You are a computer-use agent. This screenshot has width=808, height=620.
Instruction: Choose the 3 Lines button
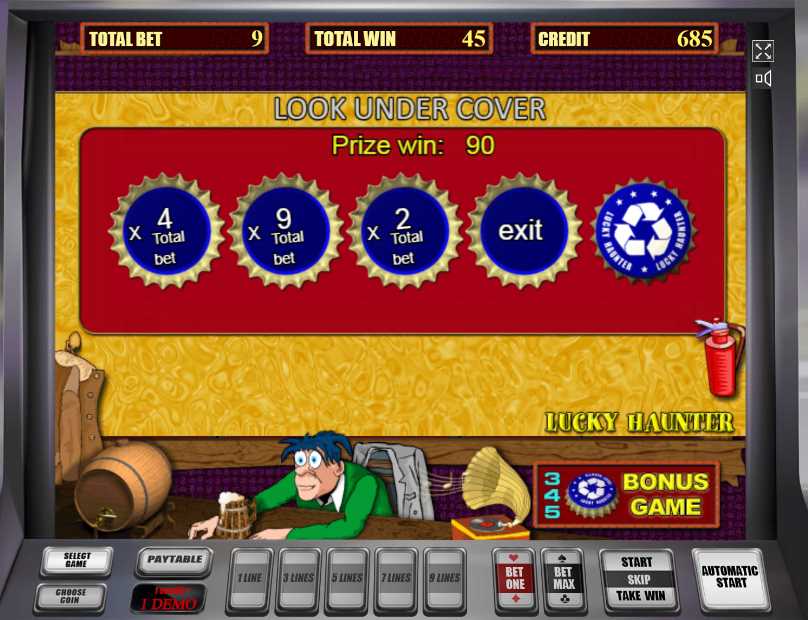coord(299,579)
